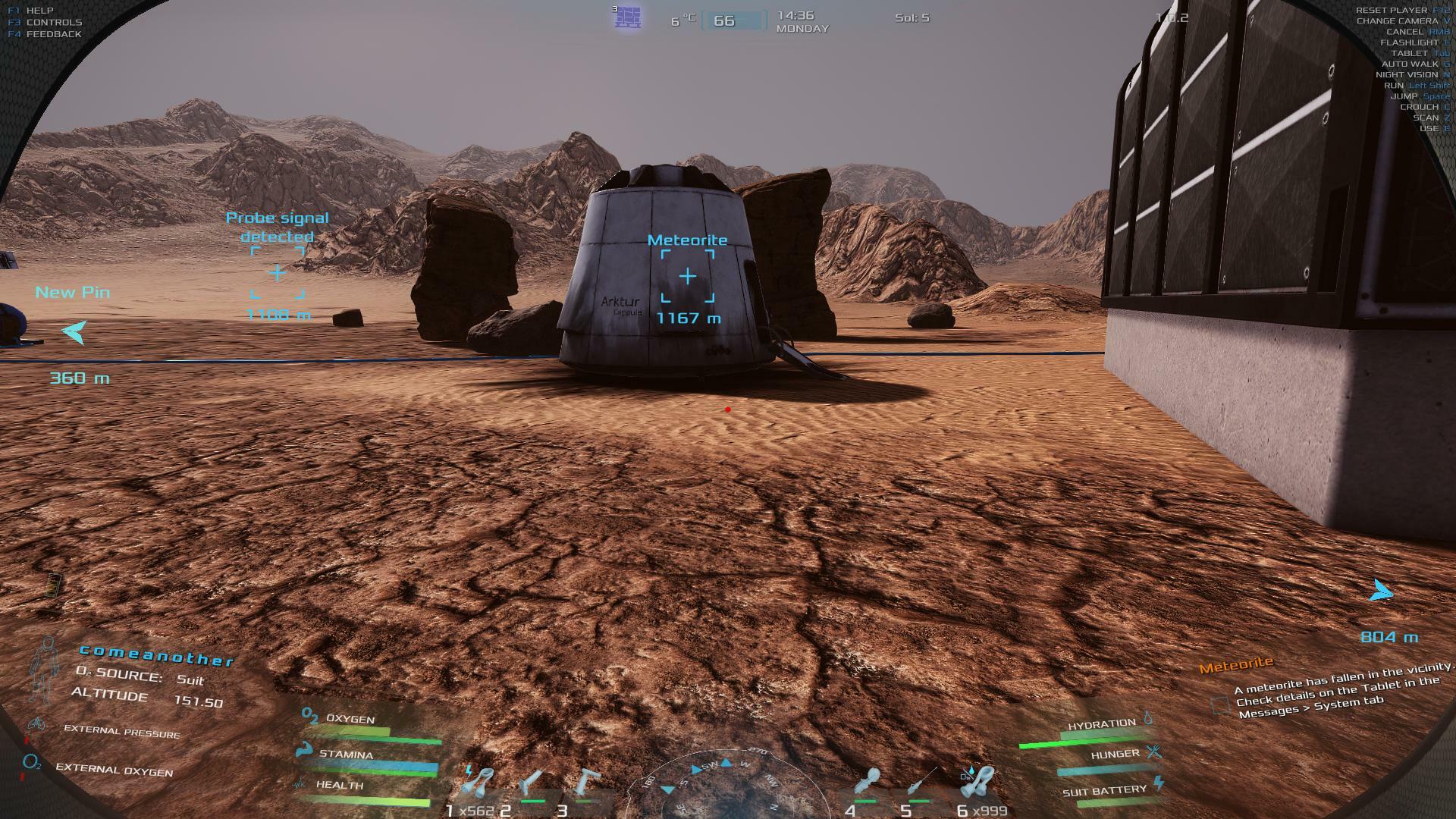Open the Meteorite notification message
This screenshot has width=1456, height=819.
(x=1335, y=692)
